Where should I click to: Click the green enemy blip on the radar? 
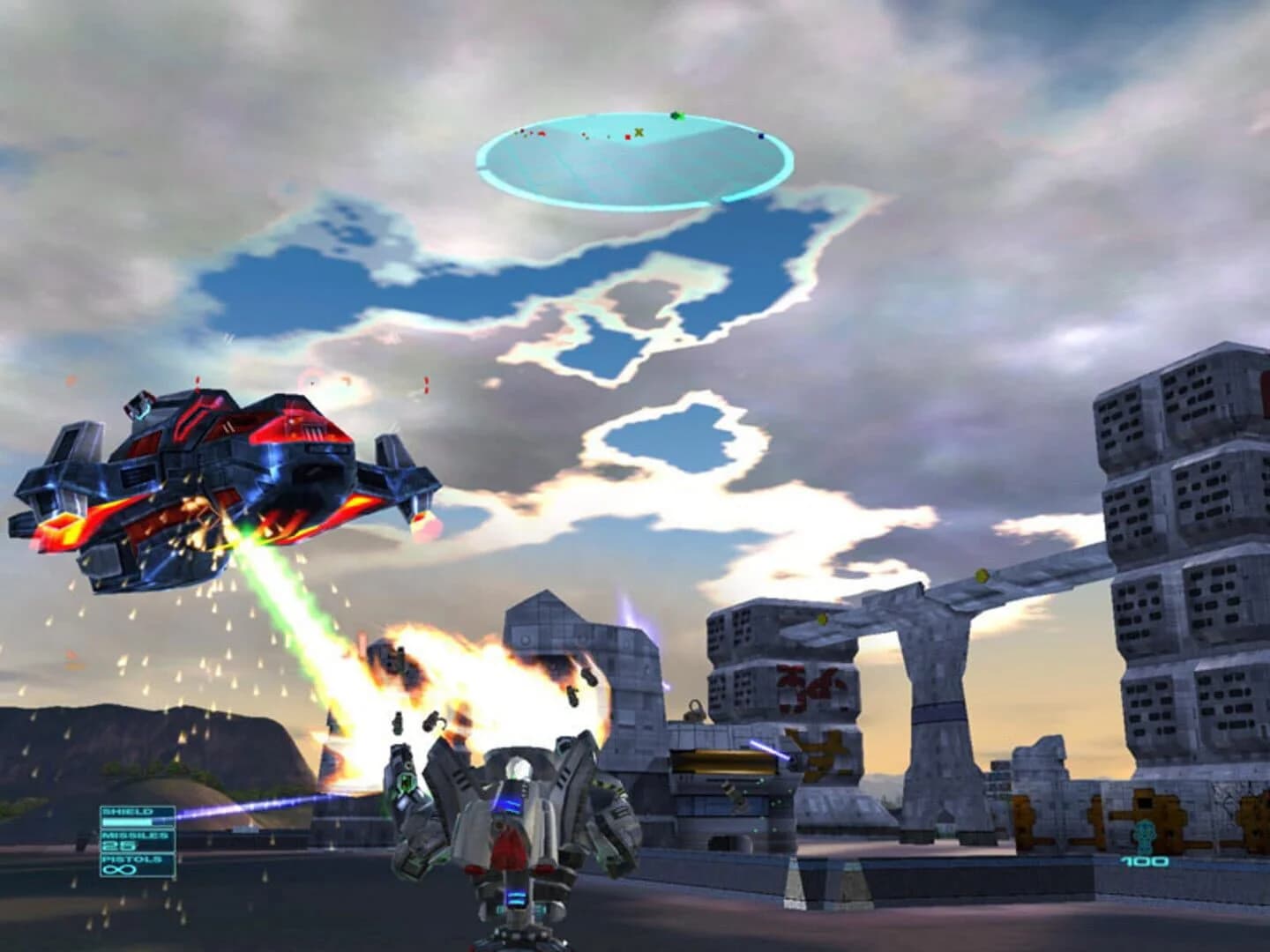point(676,115)
